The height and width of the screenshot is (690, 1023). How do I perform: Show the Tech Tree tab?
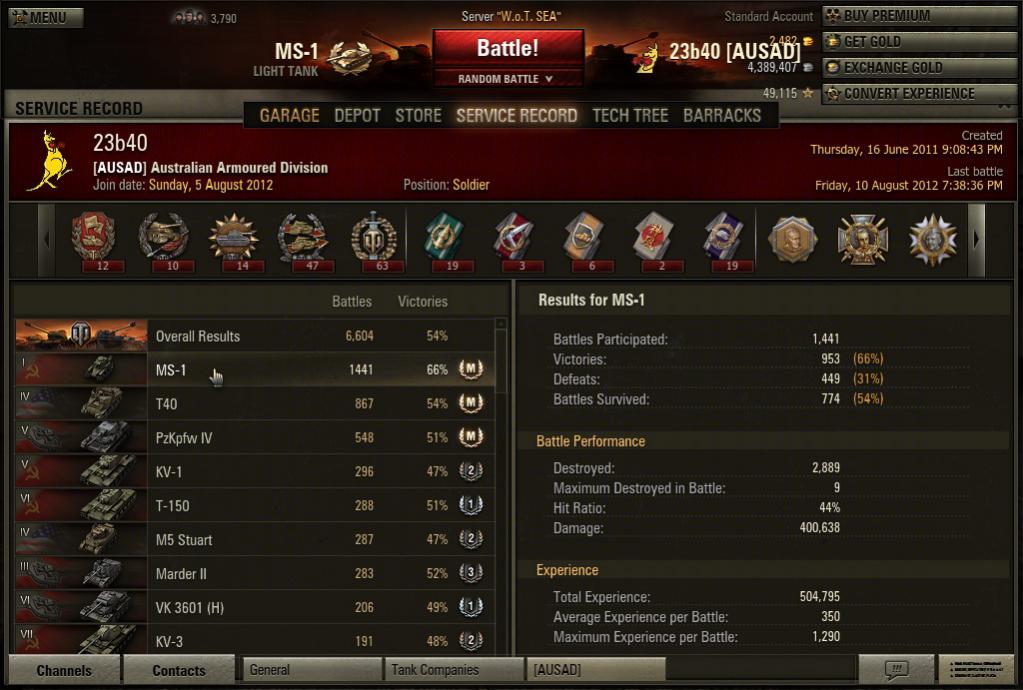[x=630, y=115]
